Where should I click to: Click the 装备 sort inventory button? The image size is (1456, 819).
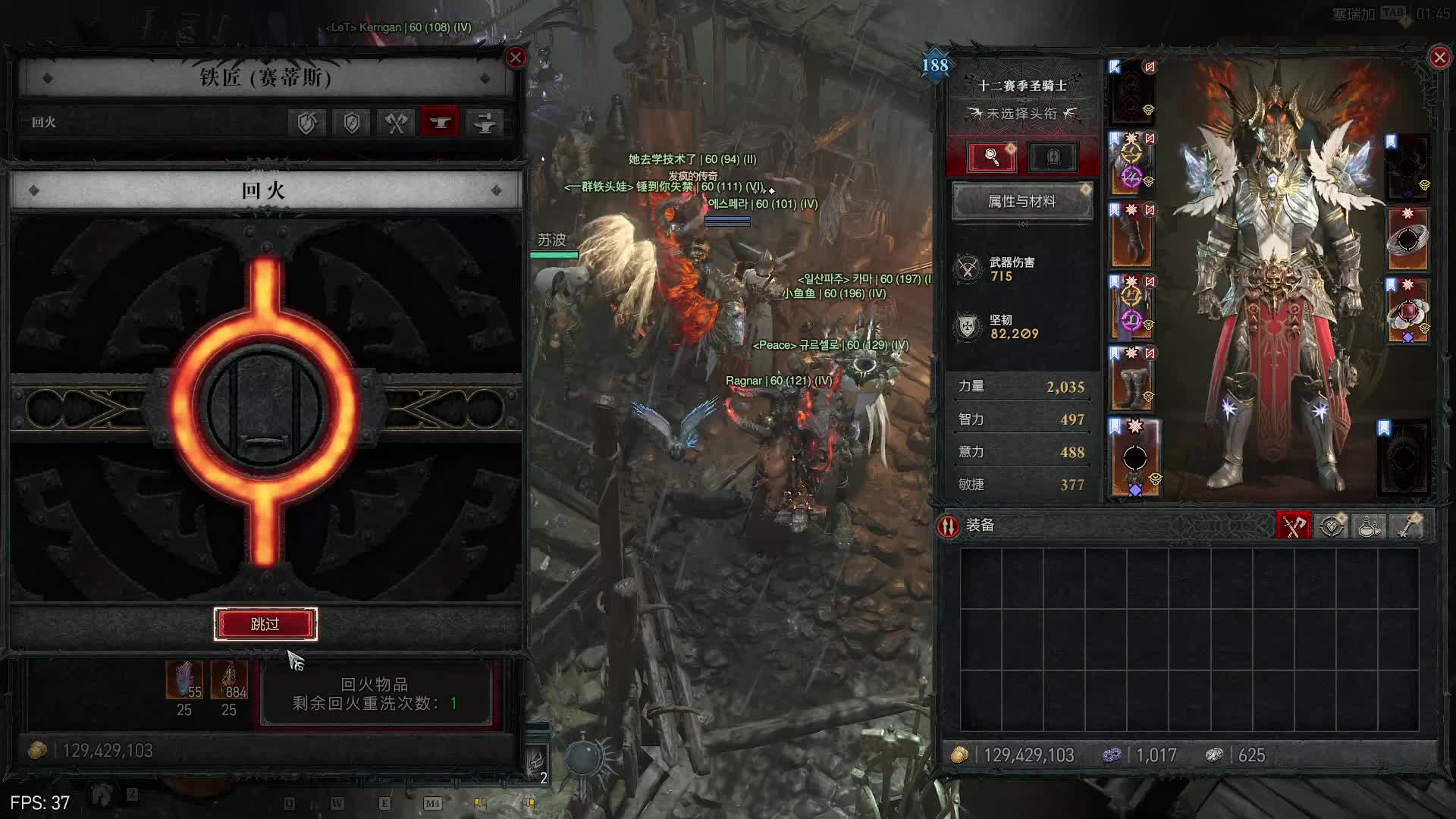(x=948, y=526)
